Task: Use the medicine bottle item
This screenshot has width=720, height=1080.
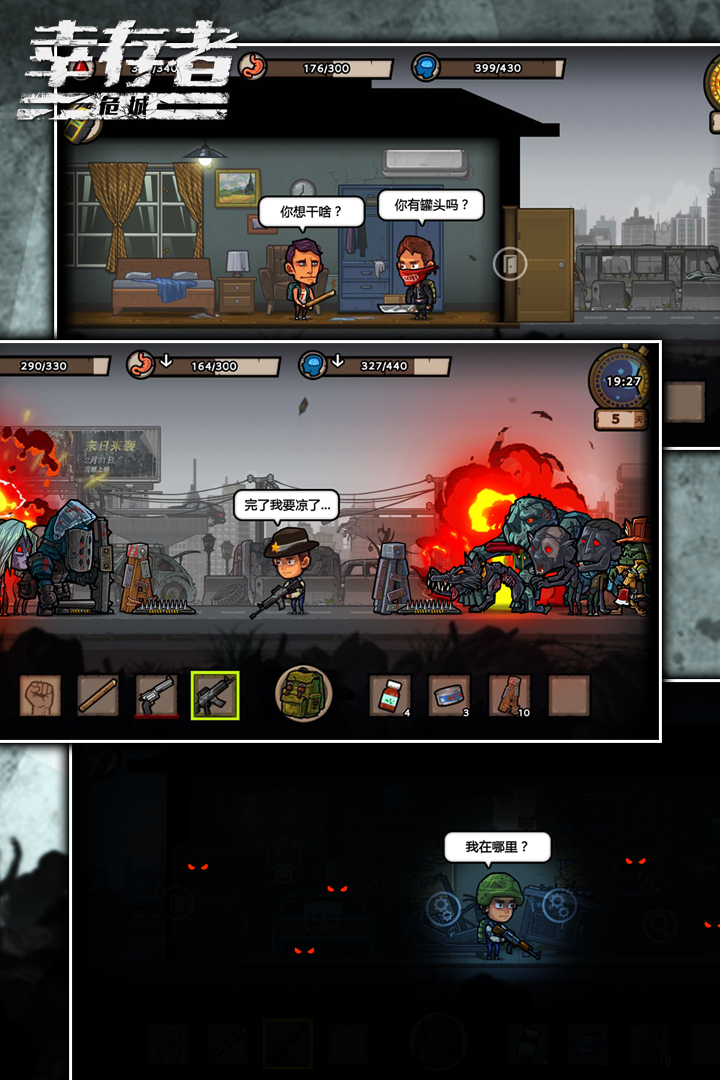Action: click(x=390, y=696)
